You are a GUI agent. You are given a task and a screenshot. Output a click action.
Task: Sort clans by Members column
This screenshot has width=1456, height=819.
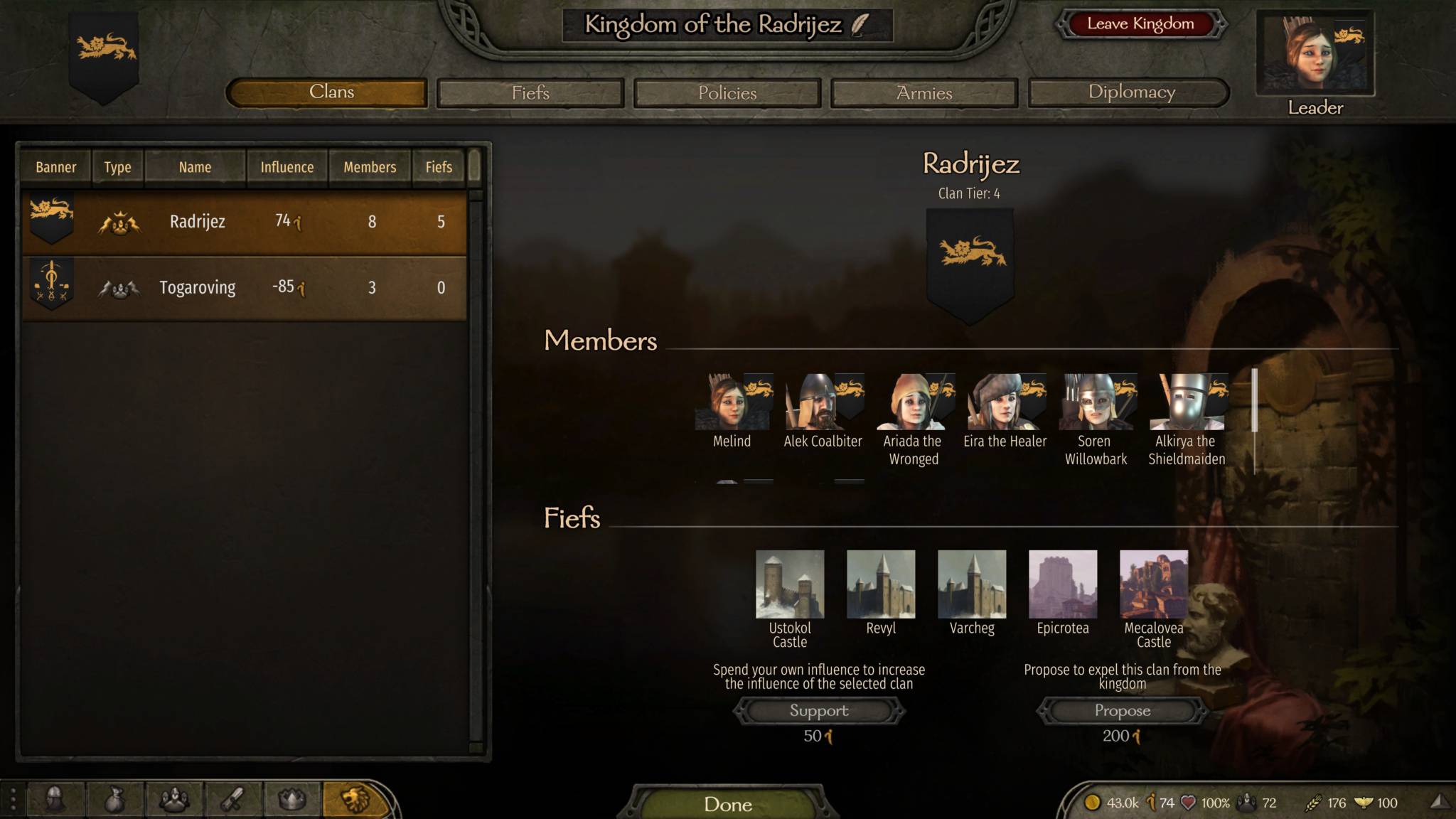(x=370, y=167)
